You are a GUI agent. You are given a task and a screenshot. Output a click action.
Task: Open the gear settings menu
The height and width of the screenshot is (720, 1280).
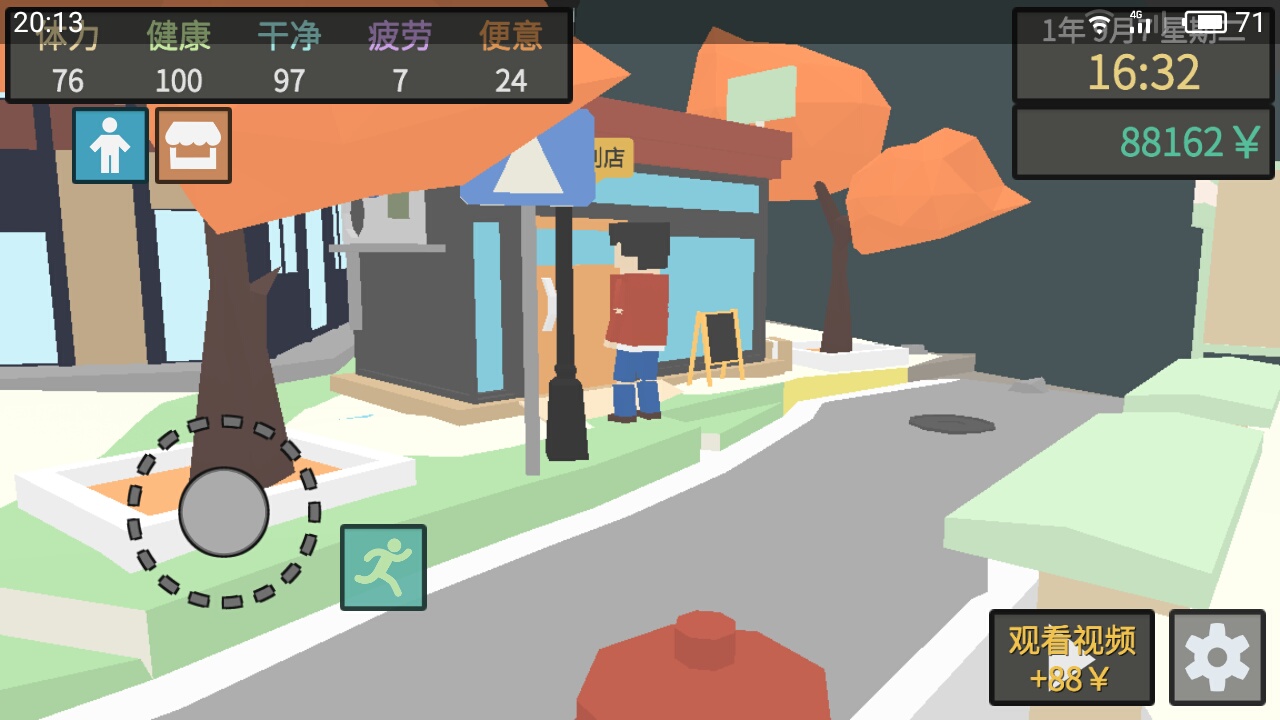pos(1216,658)
